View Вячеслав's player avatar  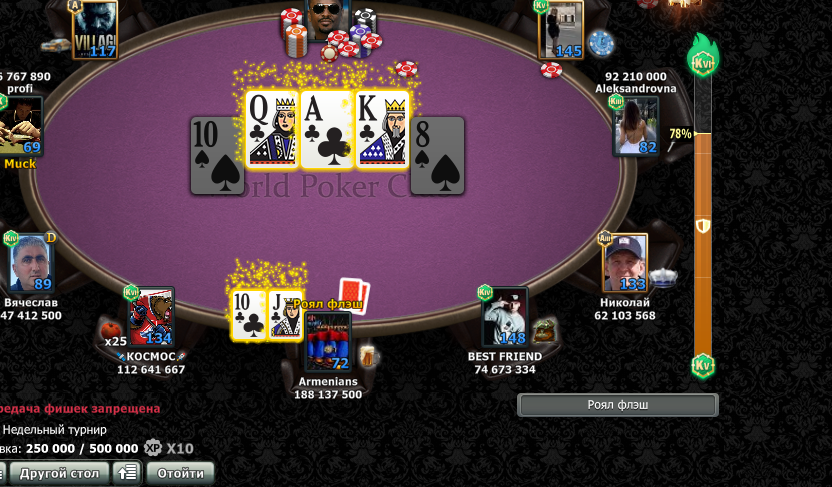point(30,263)
